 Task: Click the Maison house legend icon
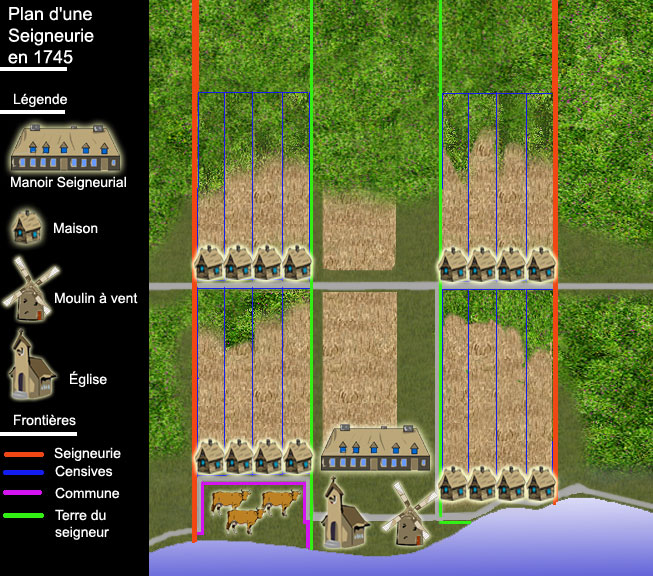[x=30, y=226]
